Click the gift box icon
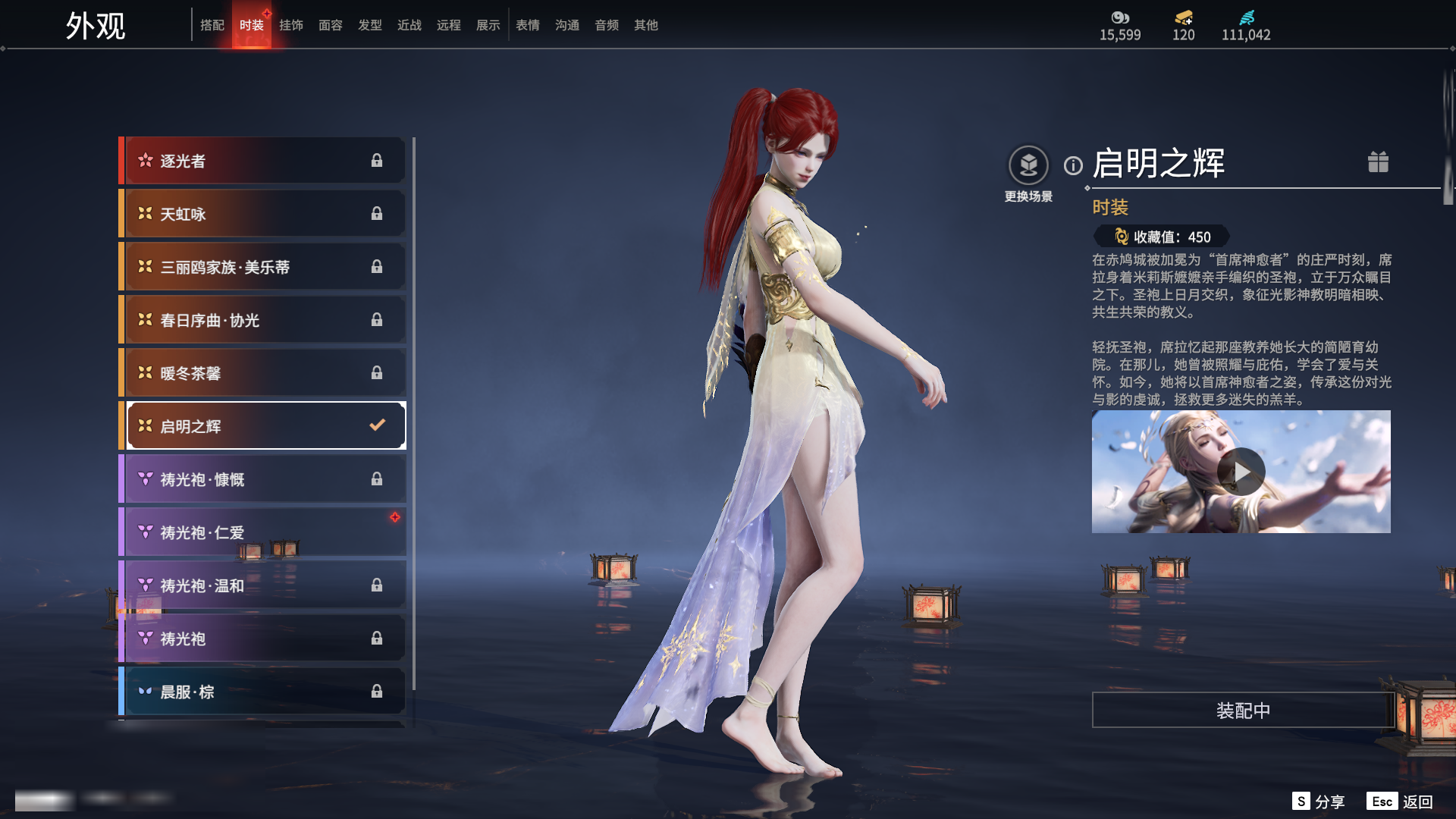 point(1378,162)
